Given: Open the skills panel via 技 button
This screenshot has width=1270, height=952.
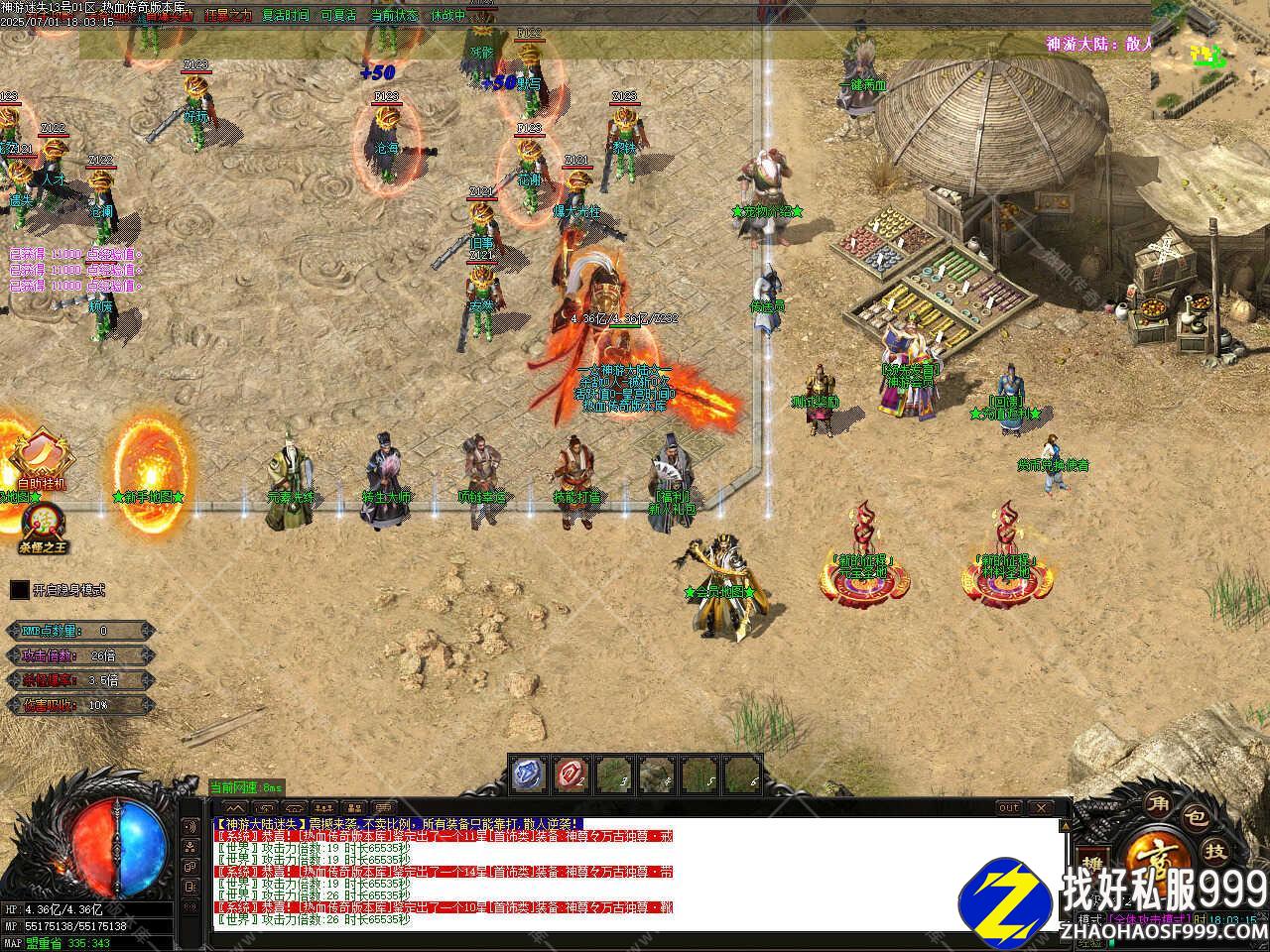Looking at the screenshot, I should [1214, 852].
